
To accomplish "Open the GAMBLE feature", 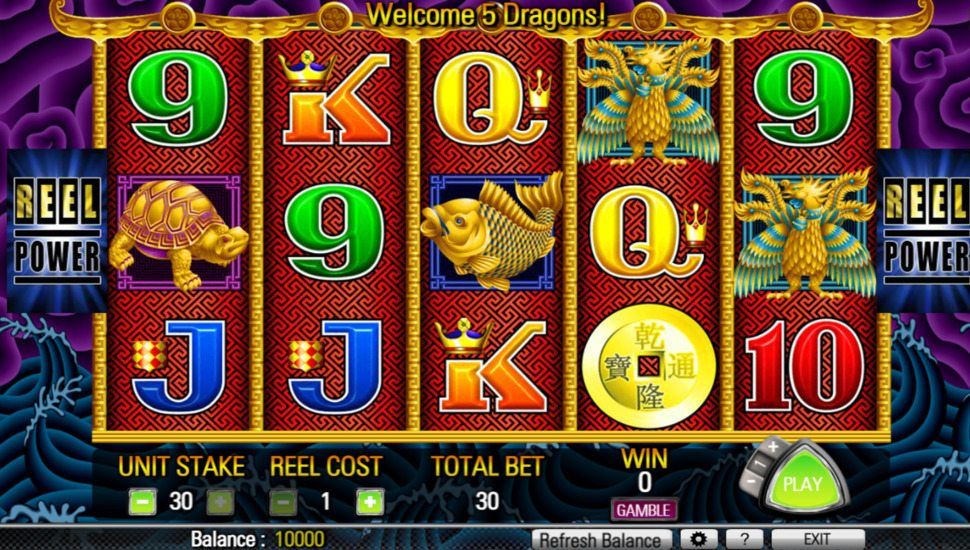I will [x=643, y=509].
